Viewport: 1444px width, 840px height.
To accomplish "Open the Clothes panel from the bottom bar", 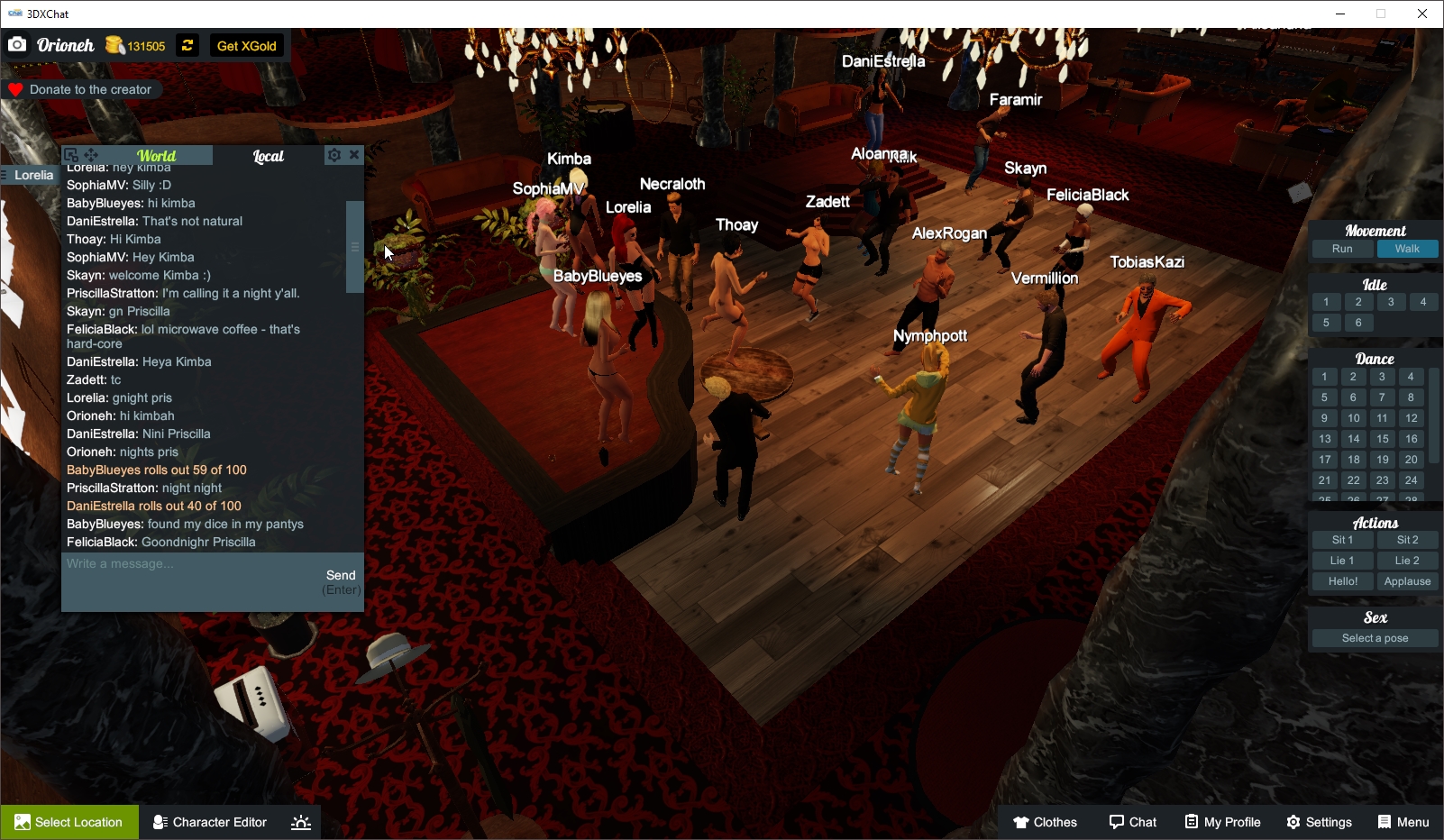I will coord(1046,821).
